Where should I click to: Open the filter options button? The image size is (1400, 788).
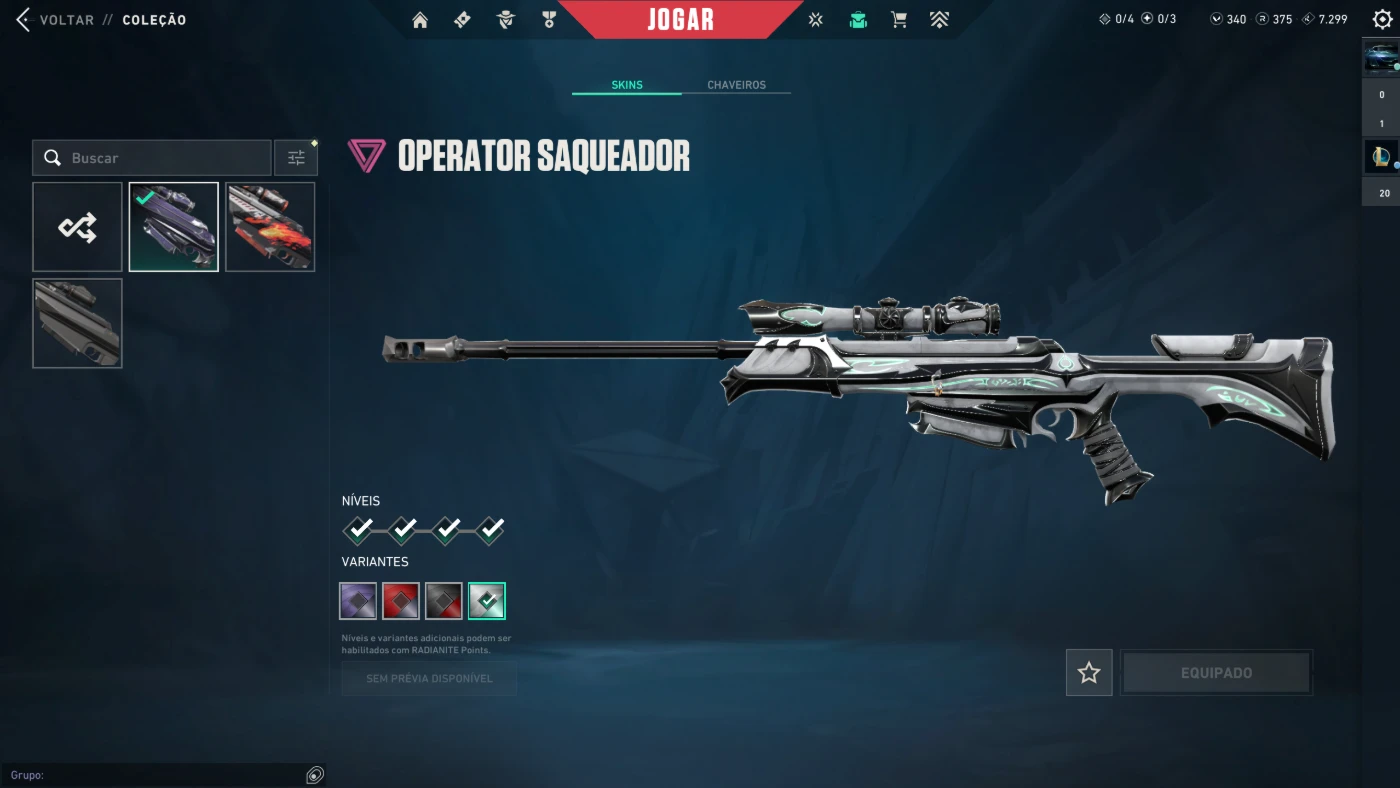click(296, 158)
